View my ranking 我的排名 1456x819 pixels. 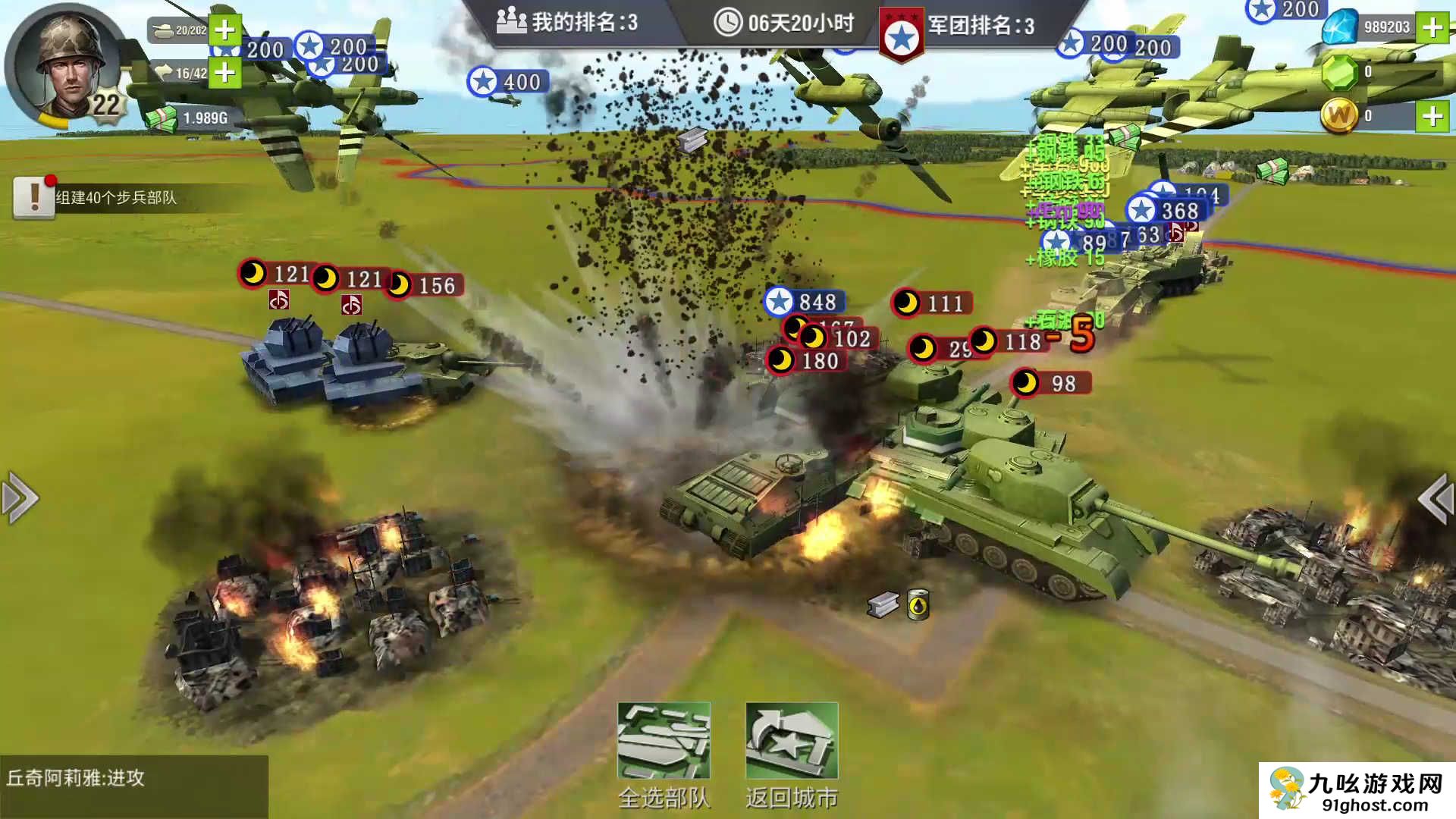point(567,23)
